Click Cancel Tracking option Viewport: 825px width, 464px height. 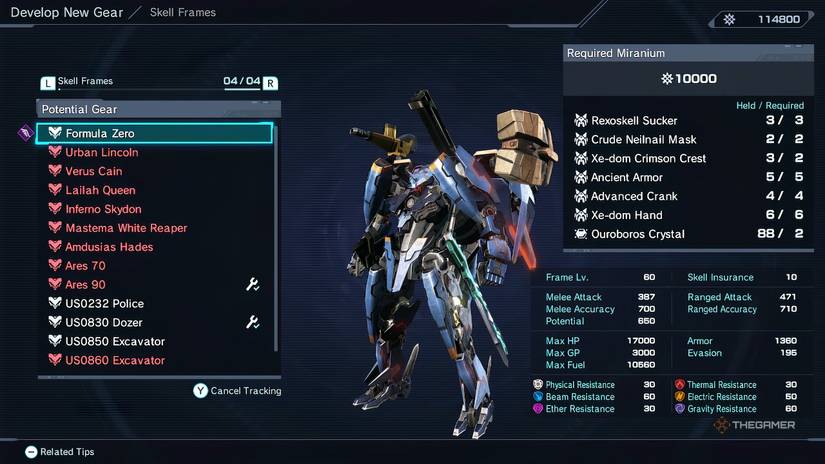coord(237,391)
